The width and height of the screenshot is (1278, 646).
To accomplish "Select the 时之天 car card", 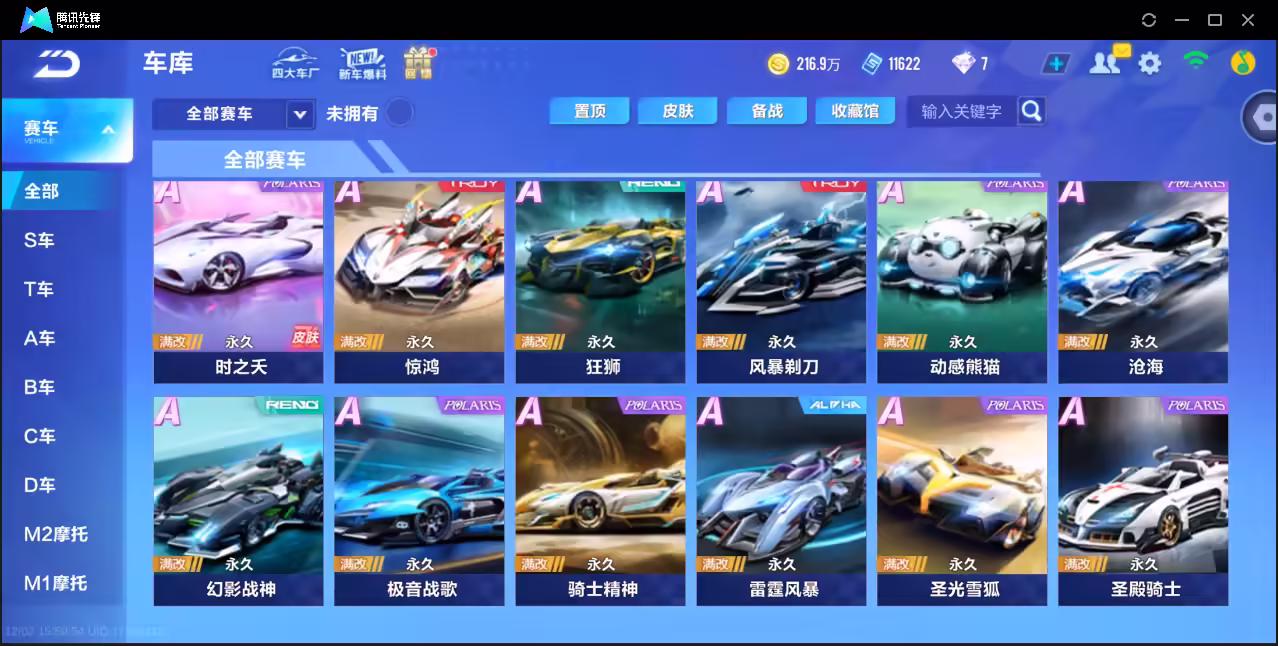I will (x=238, y=281).
